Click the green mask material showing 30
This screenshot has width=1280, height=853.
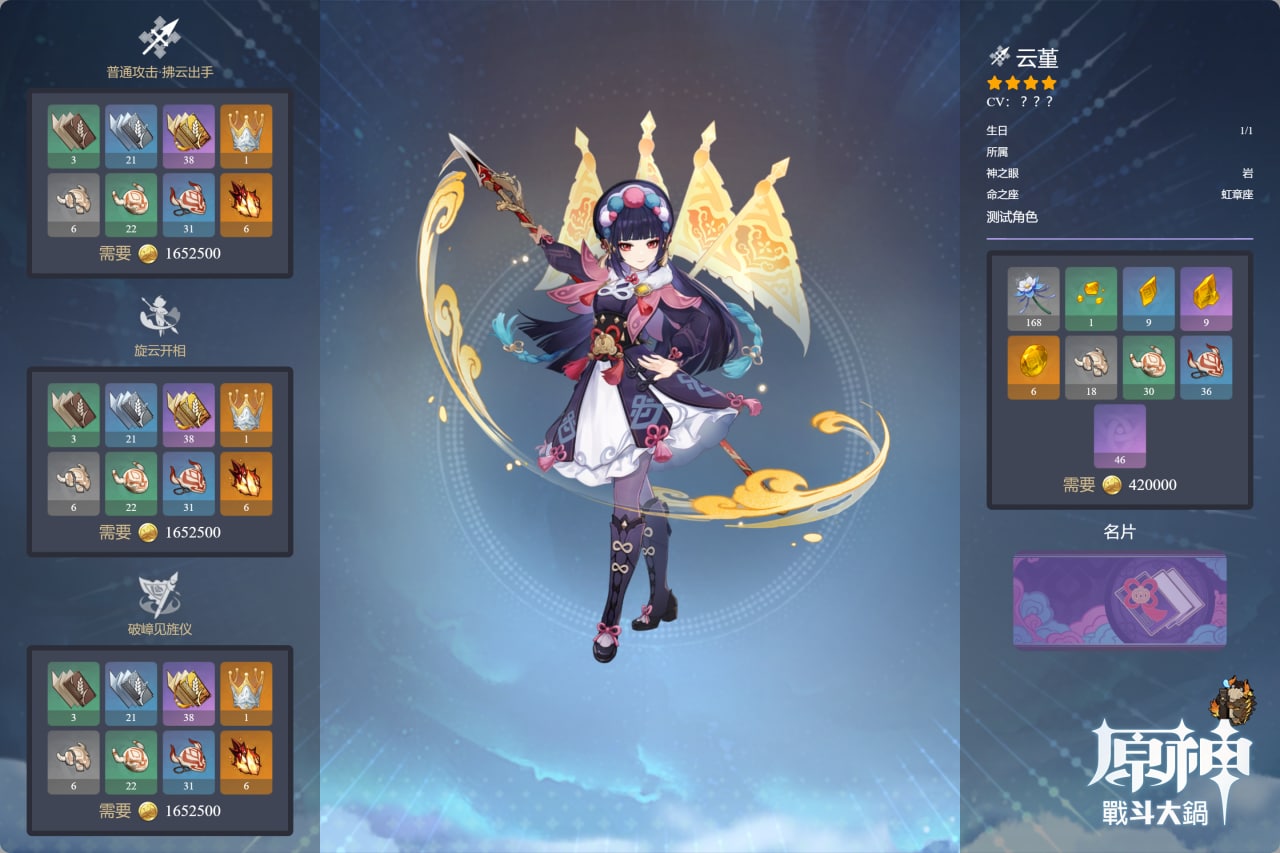[x=1148, y=367]
